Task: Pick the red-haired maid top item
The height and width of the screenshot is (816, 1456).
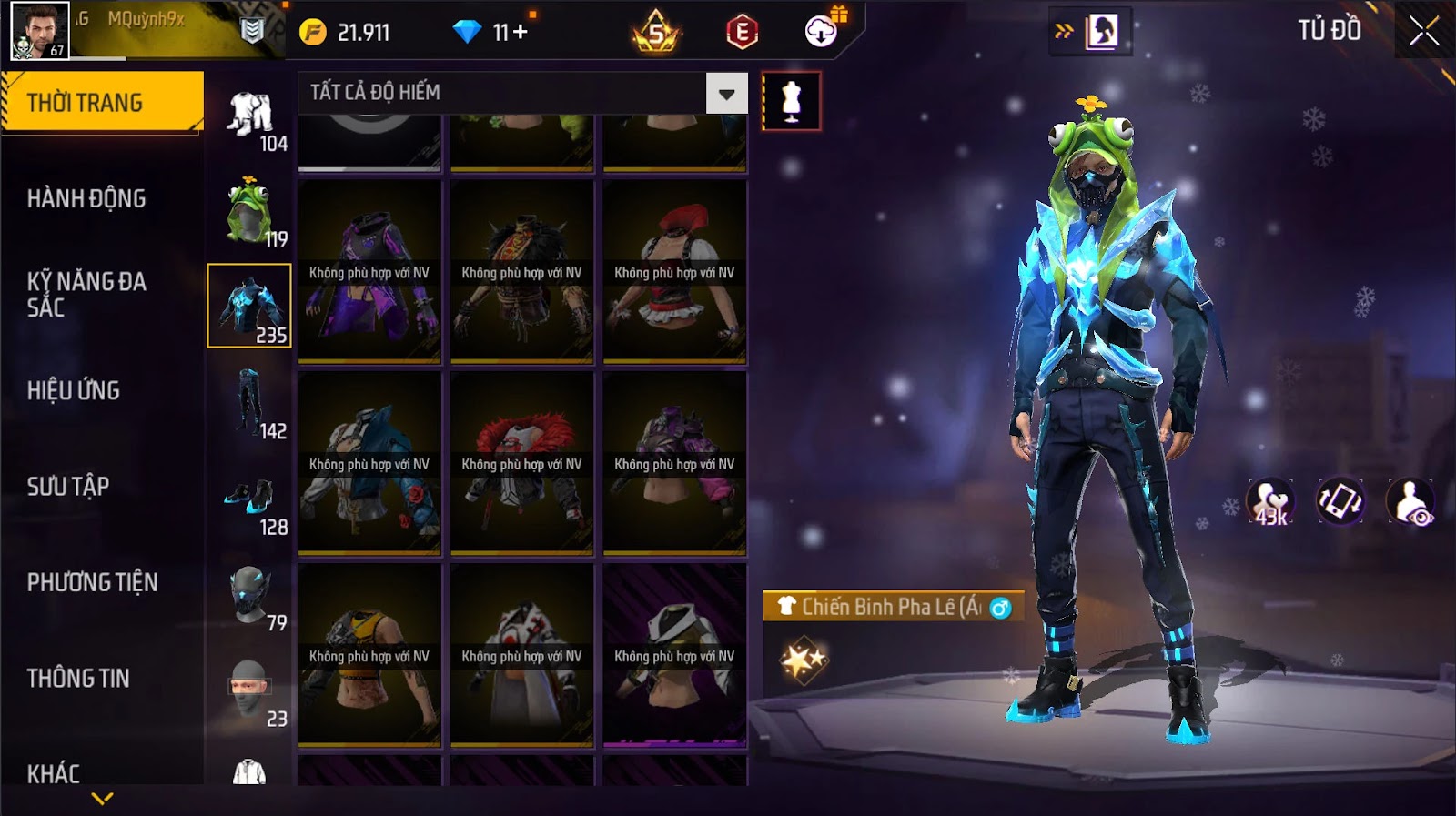Action: (x=674, y=272)
